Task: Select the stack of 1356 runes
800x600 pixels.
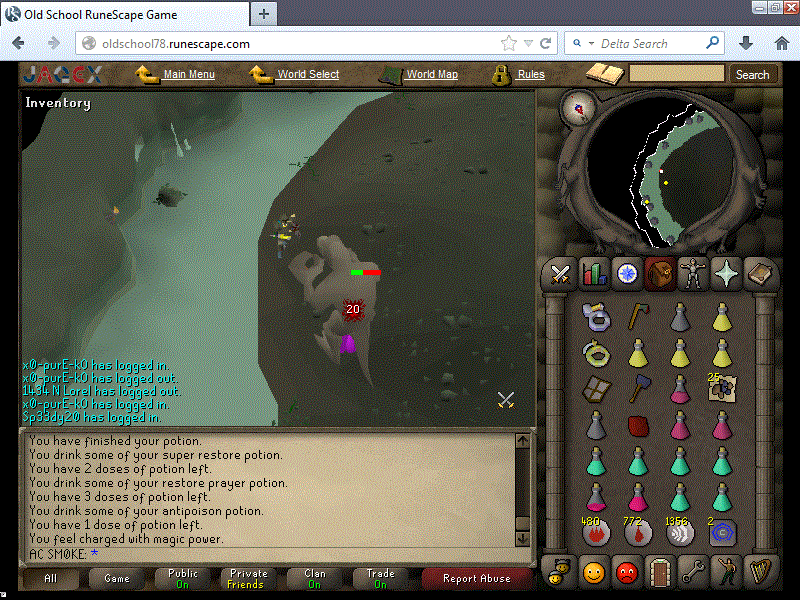Action: click(x=680, y=533)
